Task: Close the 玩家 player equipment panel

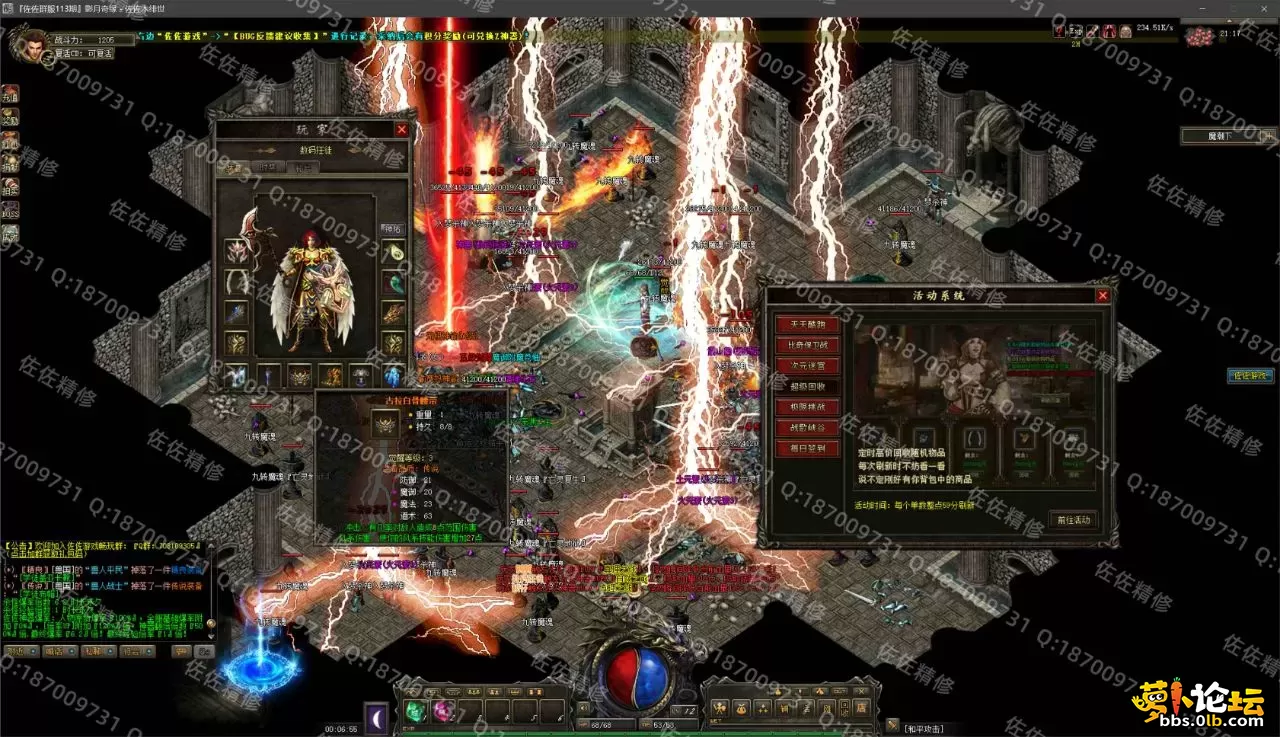Action: pyautogui.click(x=401, y=130)
